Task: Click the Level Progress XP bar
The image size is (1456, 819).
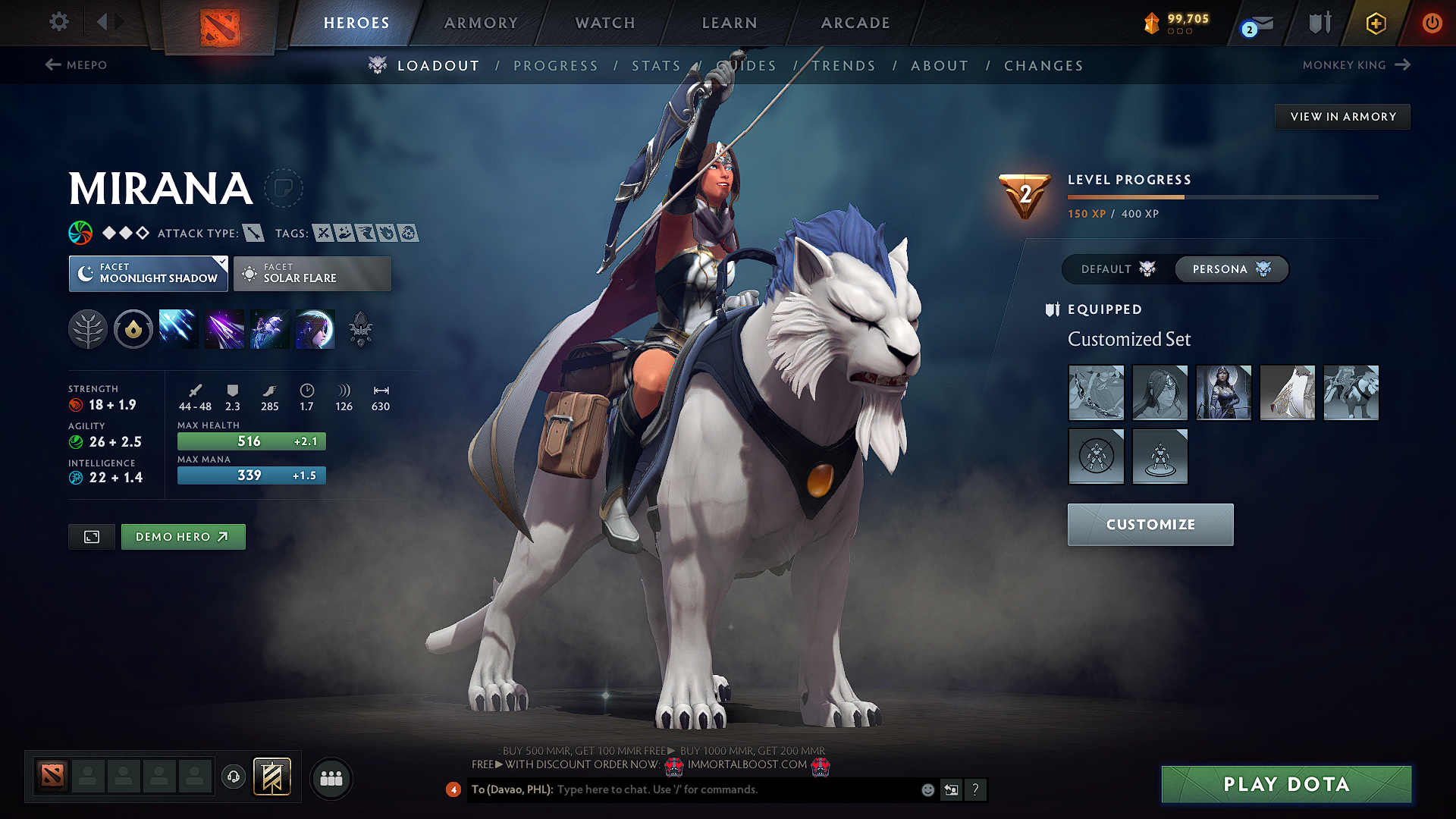Action: [x=1221, y=196]
